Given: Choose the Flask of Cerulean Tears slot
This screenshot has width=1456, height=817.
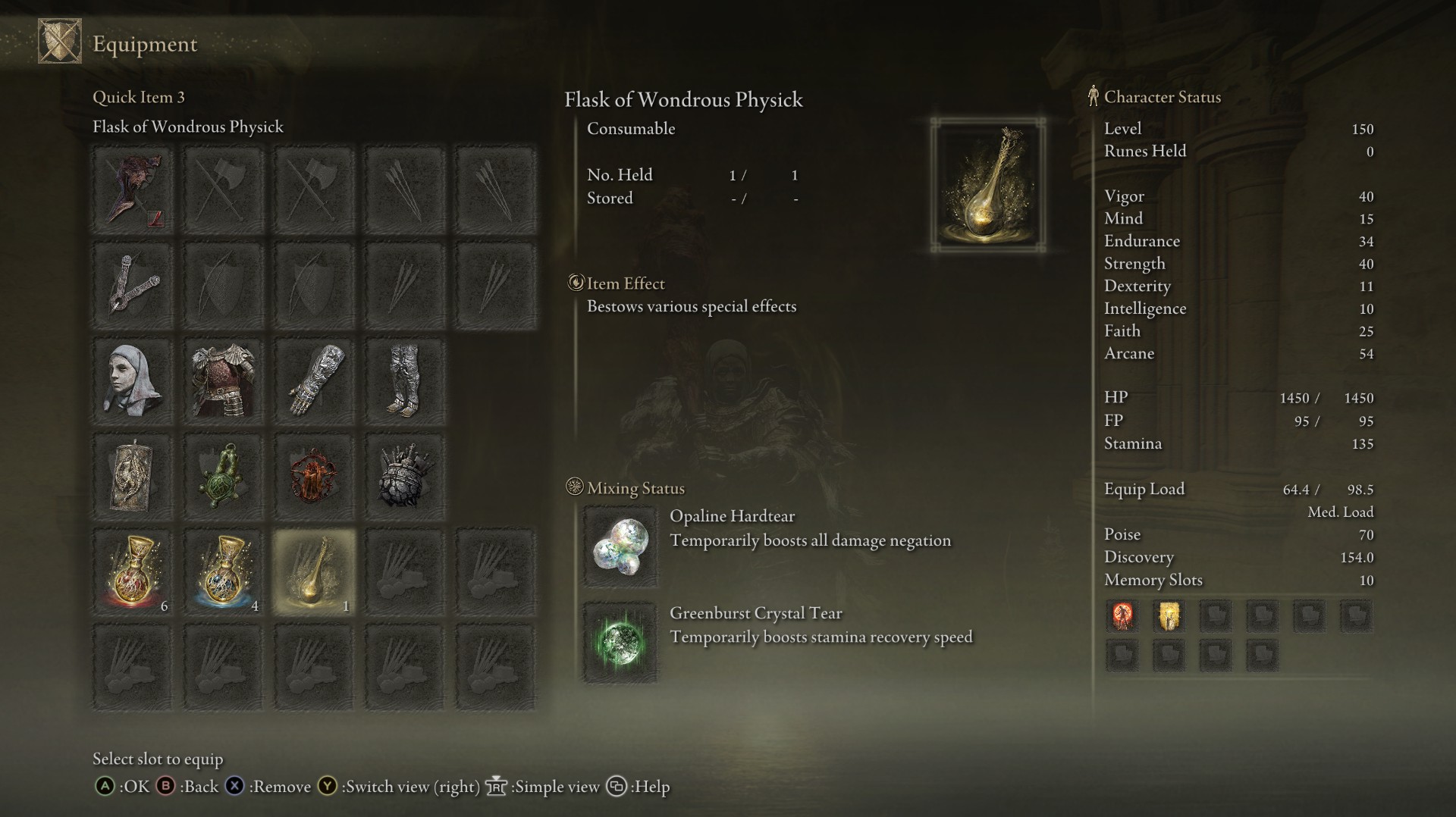Looking at the screenshot, I should click(x=223, y=572).
